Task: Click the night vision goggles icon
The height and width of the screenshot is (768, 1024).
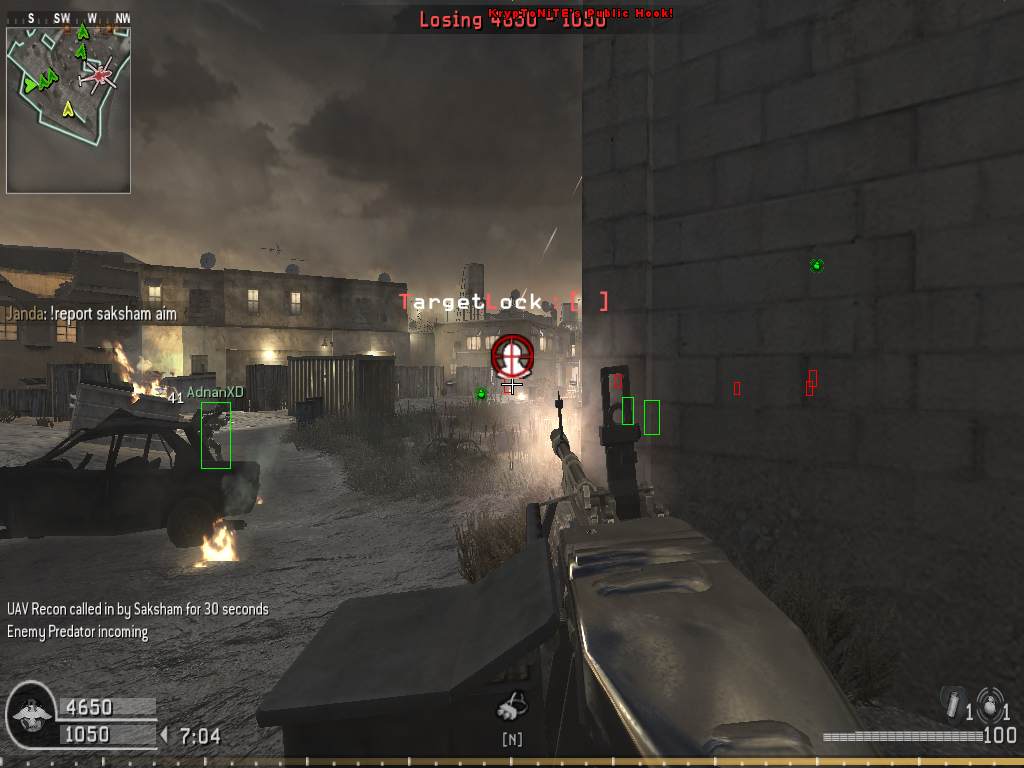Action: click(512, 708)
